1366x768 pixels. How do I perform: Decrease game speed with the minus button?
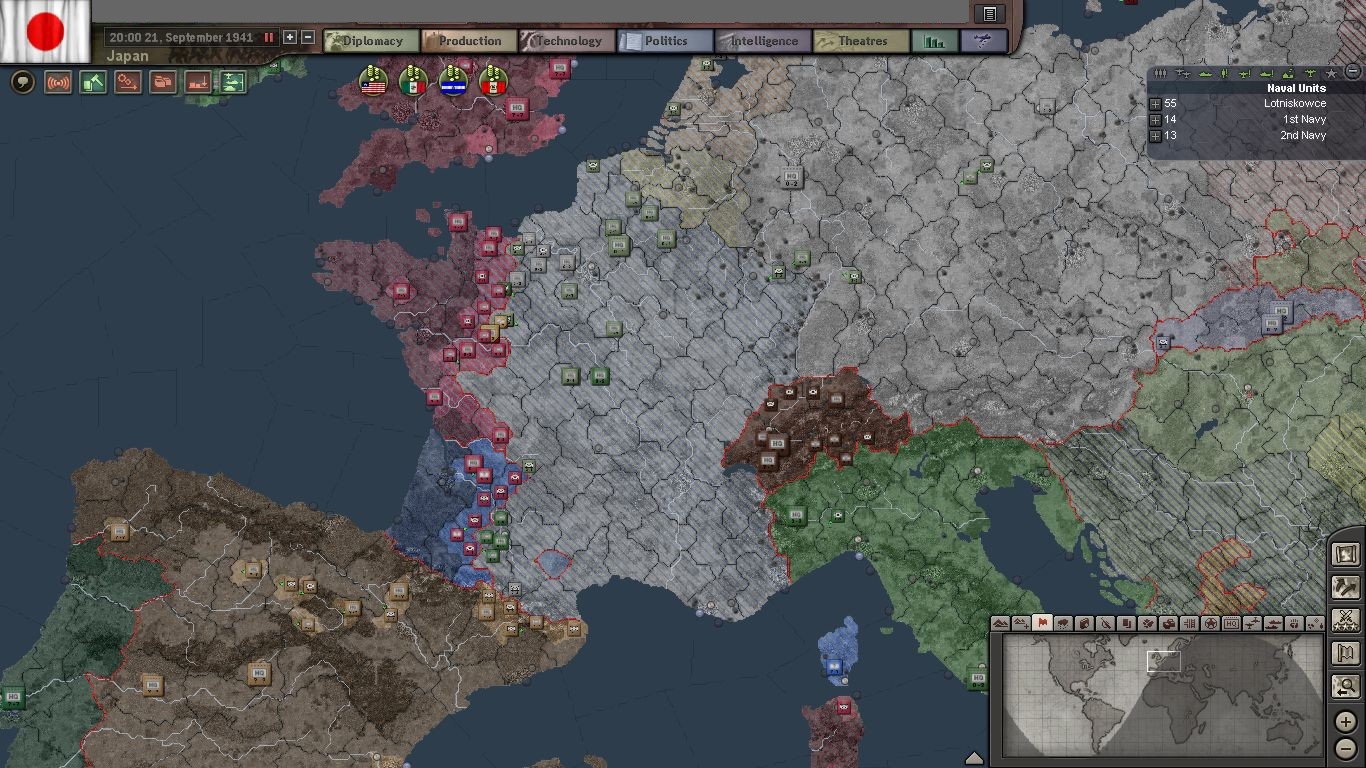pyautogui.click(x=308, y=37)
